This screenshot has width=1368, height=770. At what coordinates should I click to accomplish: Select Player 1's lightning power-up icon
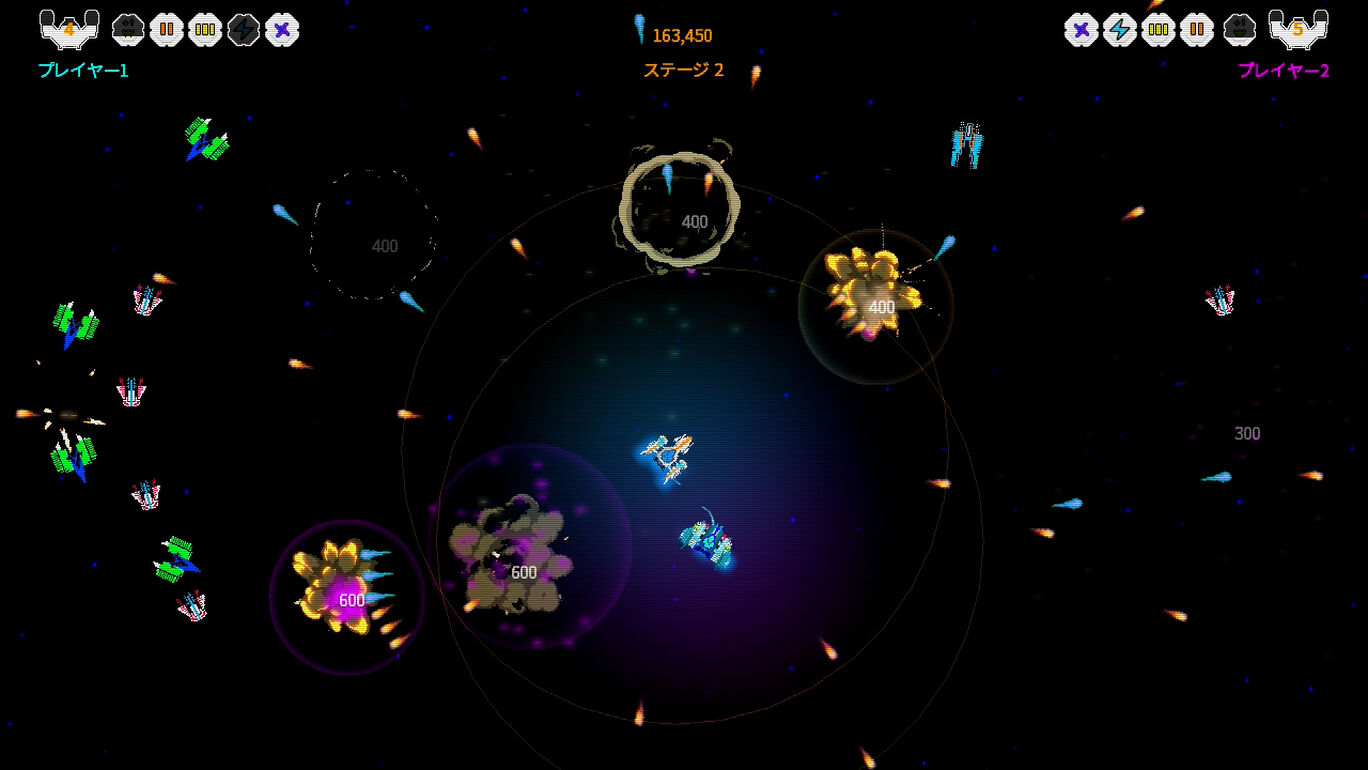tap(243, 29)
